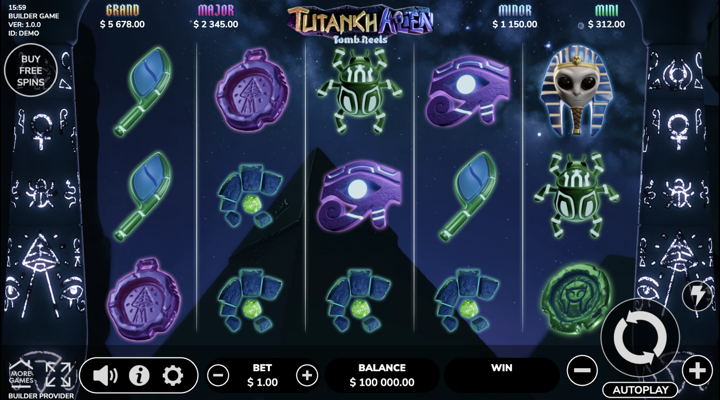The width and height of the screenshot is (720, 400).
Task: Toggle fullscreen with the expand arrows icon
Action: coord(57,375)
